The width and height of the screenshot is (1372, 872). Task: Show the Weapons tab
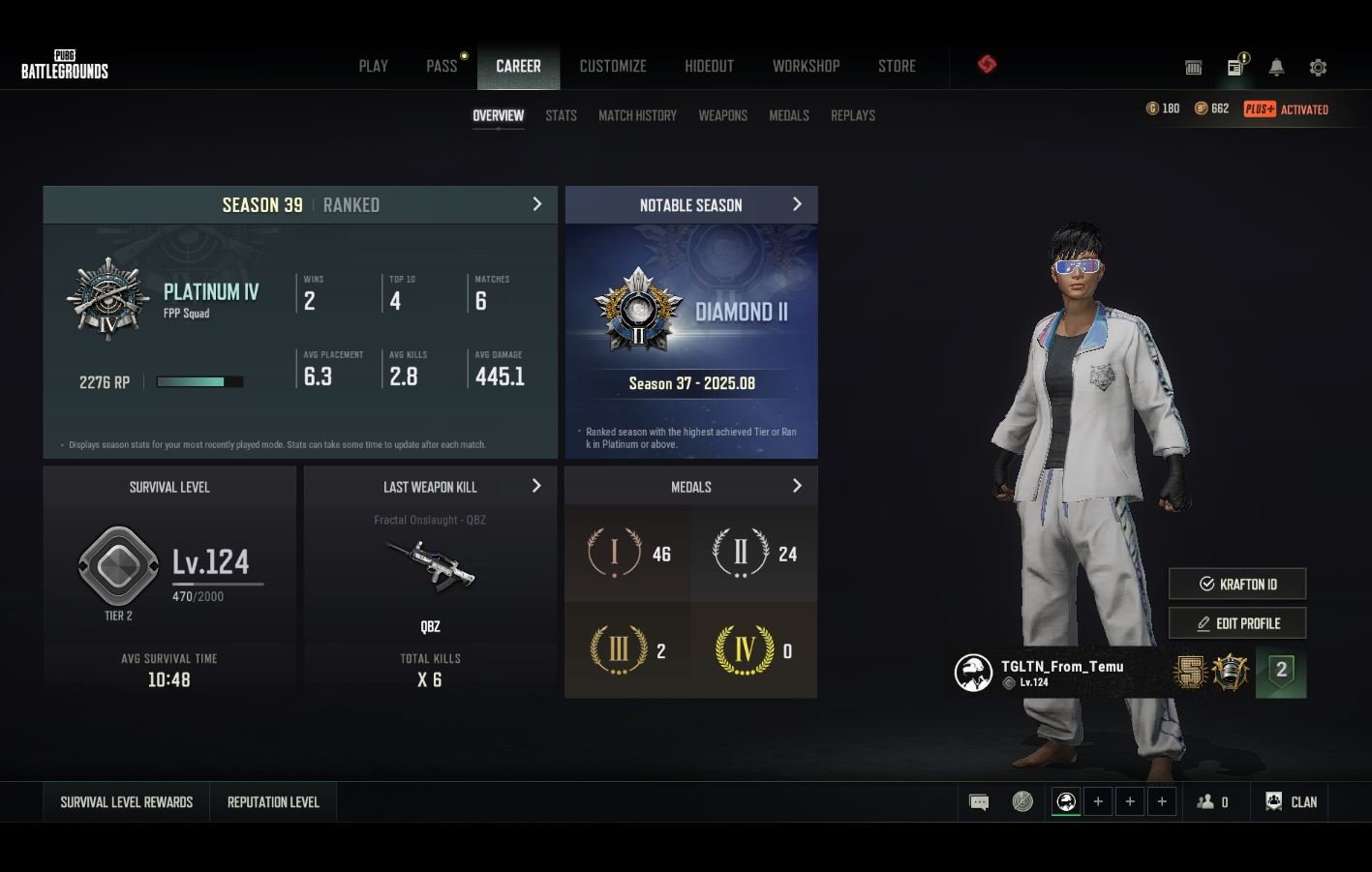pyautogui.click(x=722, y=115)
